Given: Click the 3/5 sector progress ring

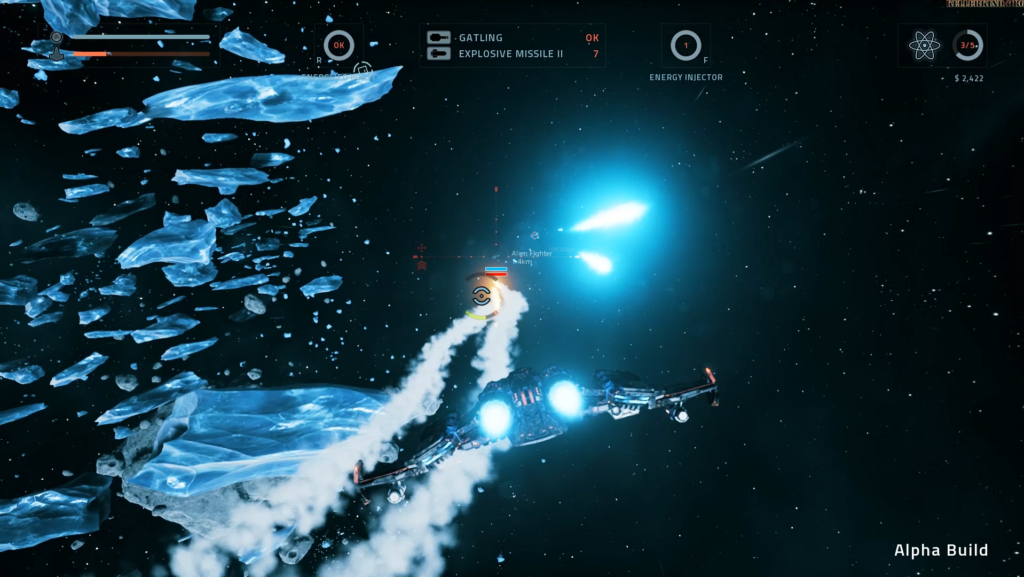Looking at the screenshot, I should (967, 45).
